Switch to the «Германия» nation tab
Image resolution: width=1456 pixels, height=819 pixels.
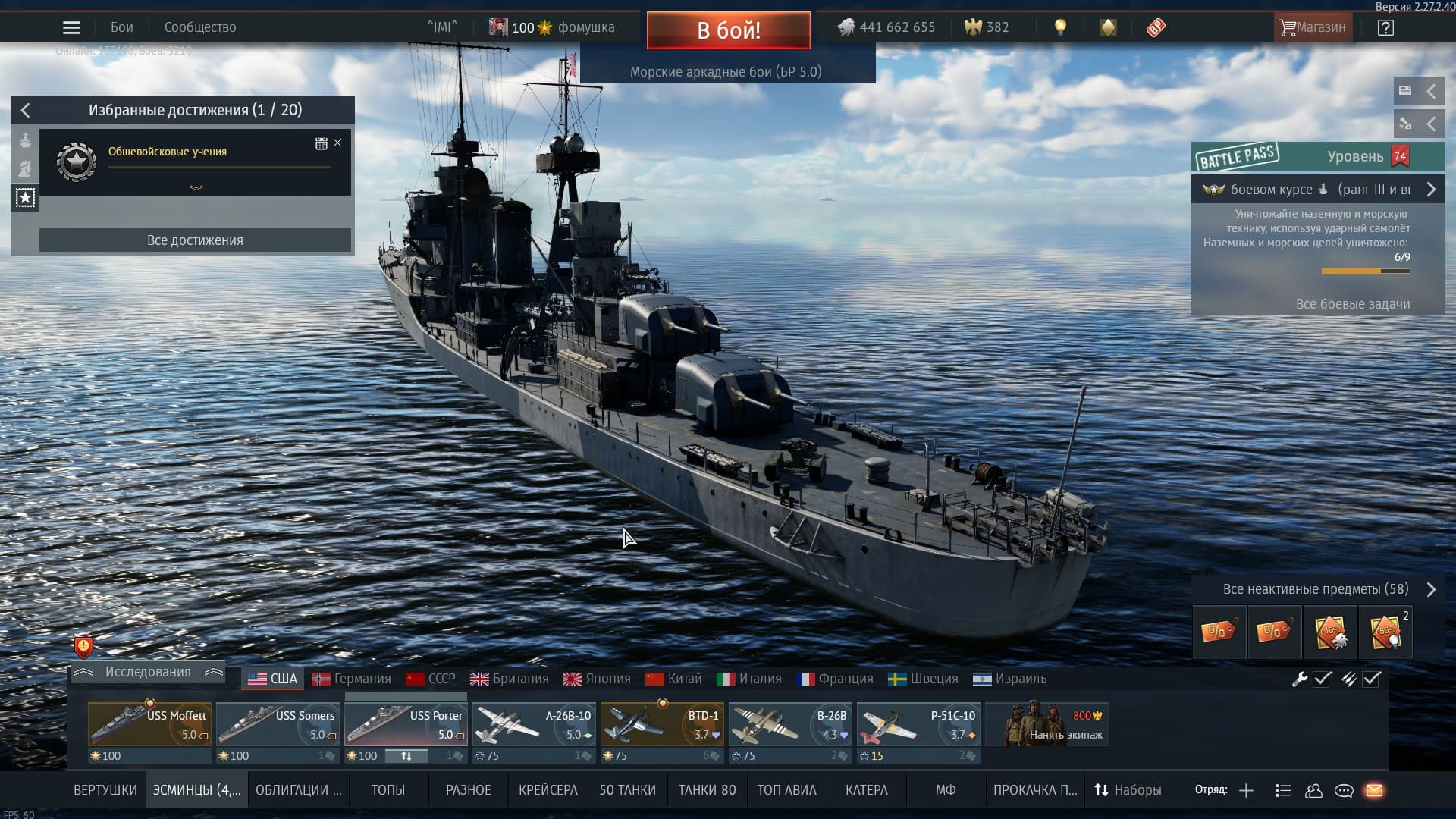point(352,679)
